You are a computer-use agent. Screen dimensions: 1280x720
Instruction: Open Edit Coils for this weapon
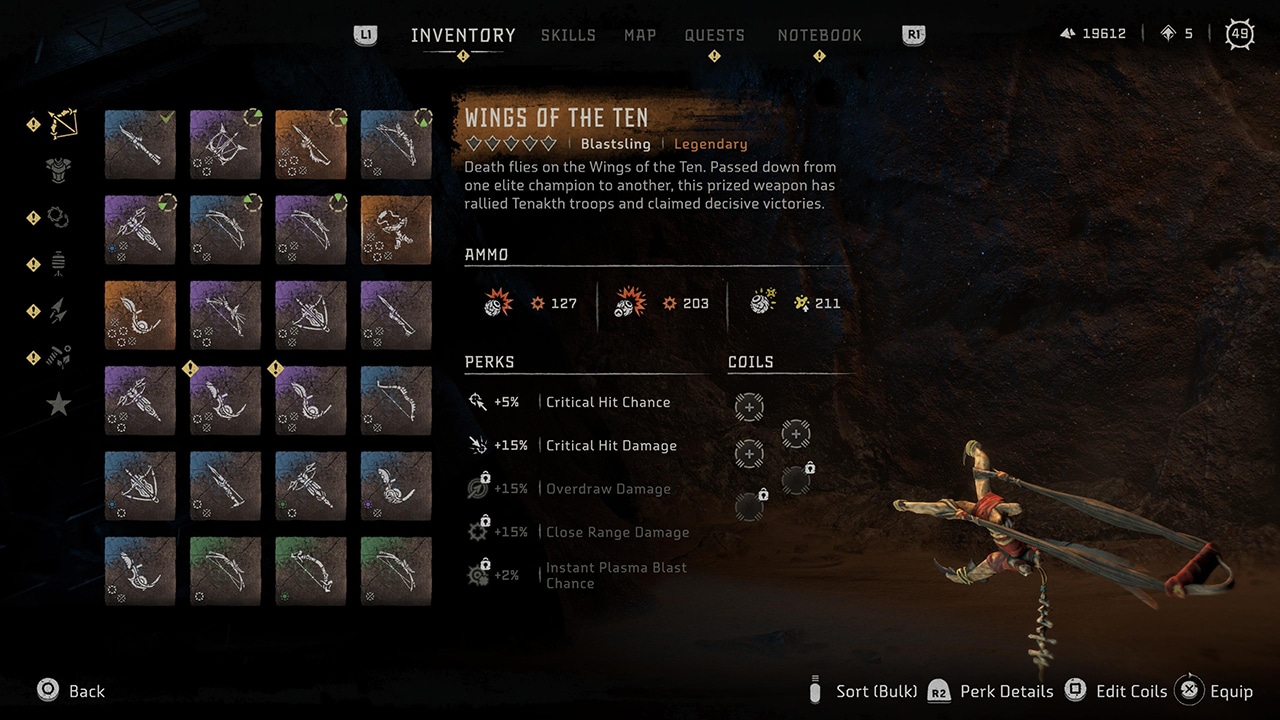(x=1130, y=691)
